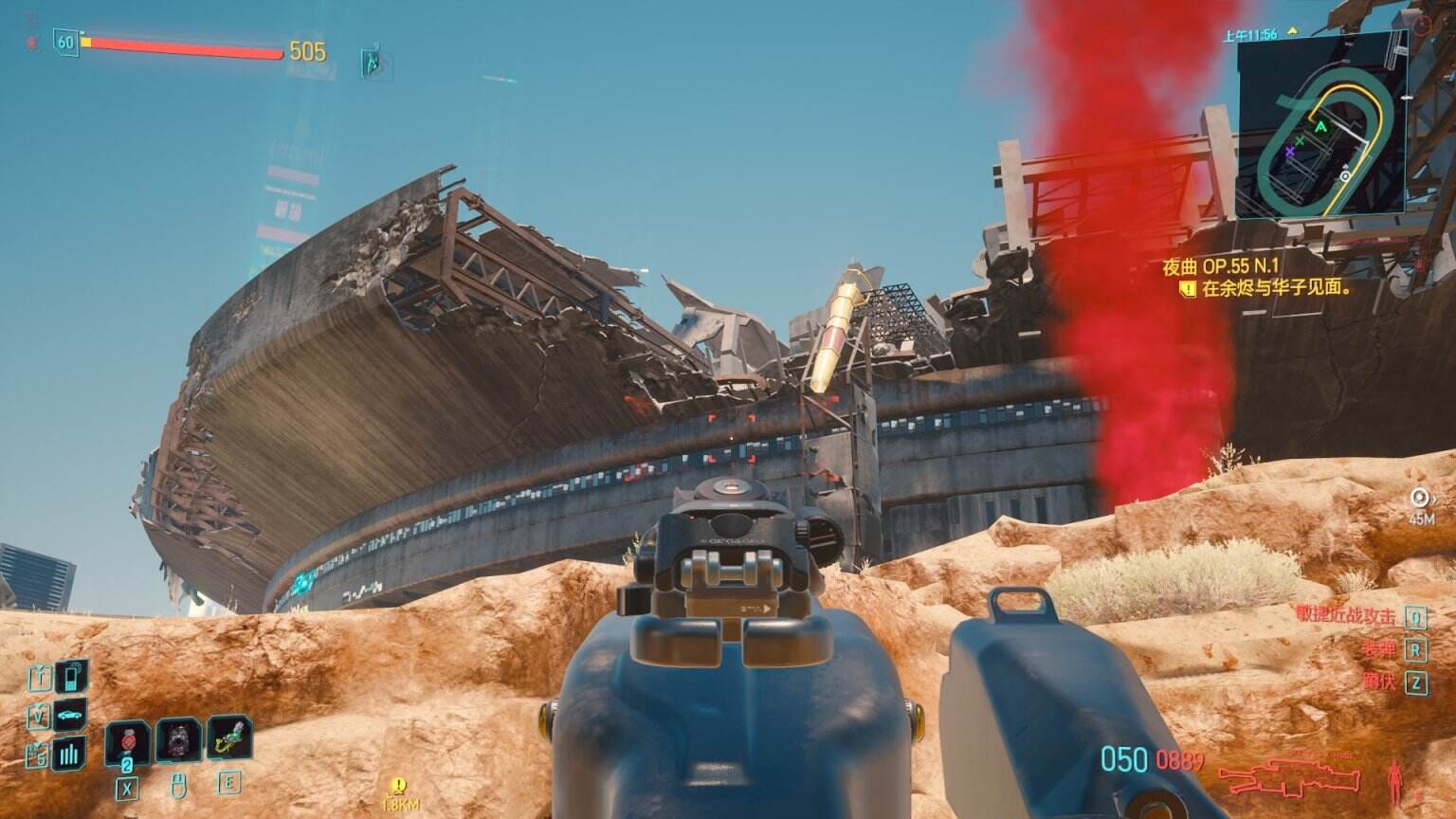Select the purple X marker on minimap
Screen dimensions: 1456x819
(1289, 151)
